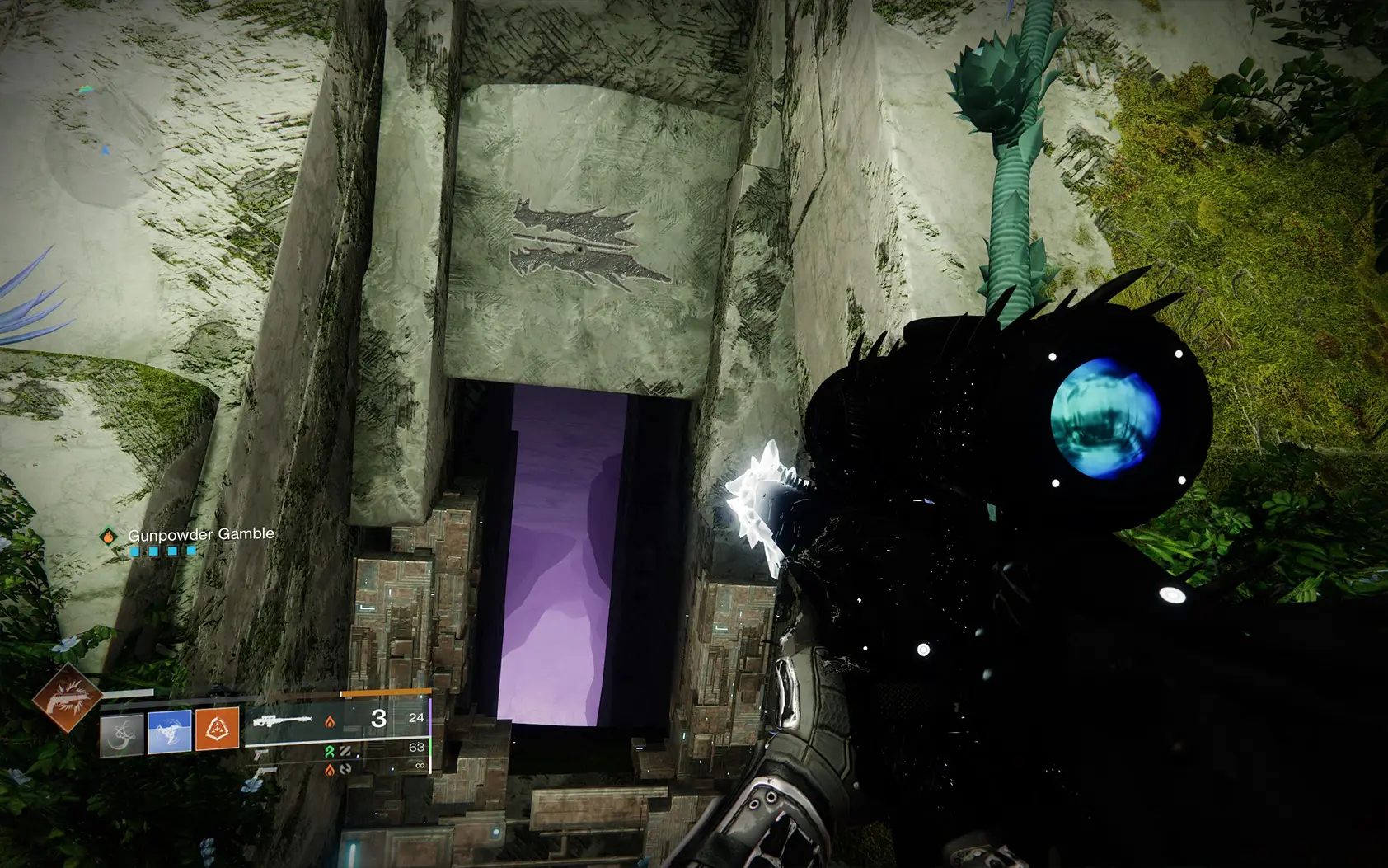This screenshot has height=868, width=1388.
Task: Click the stasis icon near infinite ammo
Action: coord(347,769)
